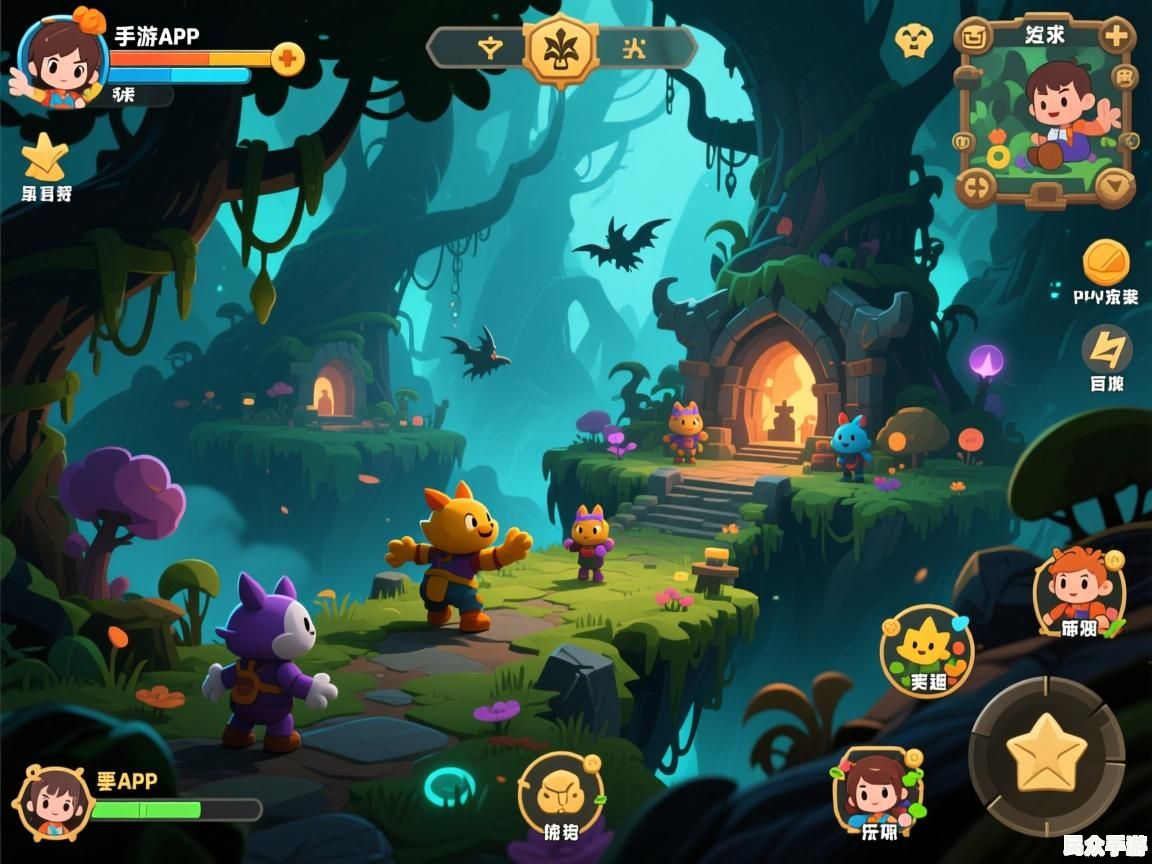This screenshot has height=864, width=1152.
Task: Open the yellow star icon menu
Action: (x=45, y=157)
